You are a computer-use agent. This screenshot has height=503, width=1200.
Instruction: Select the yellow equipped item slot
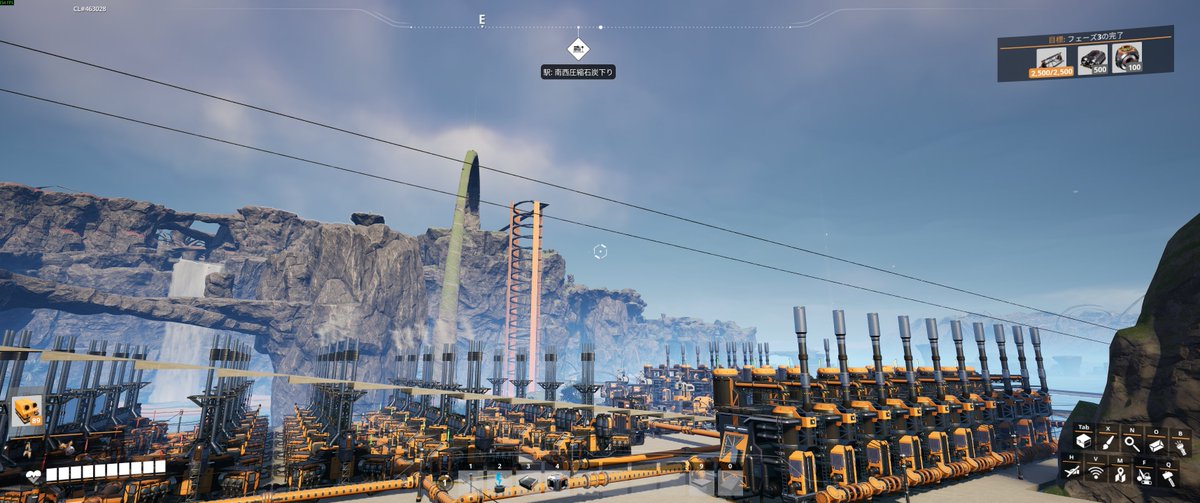tap(27, 411)
